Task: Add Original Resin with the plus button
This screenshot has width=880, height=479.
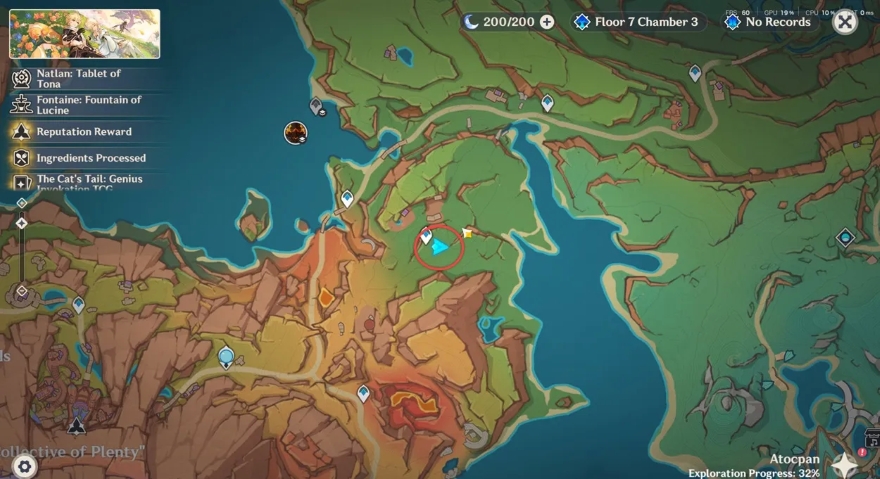Action: coord(547,21)
